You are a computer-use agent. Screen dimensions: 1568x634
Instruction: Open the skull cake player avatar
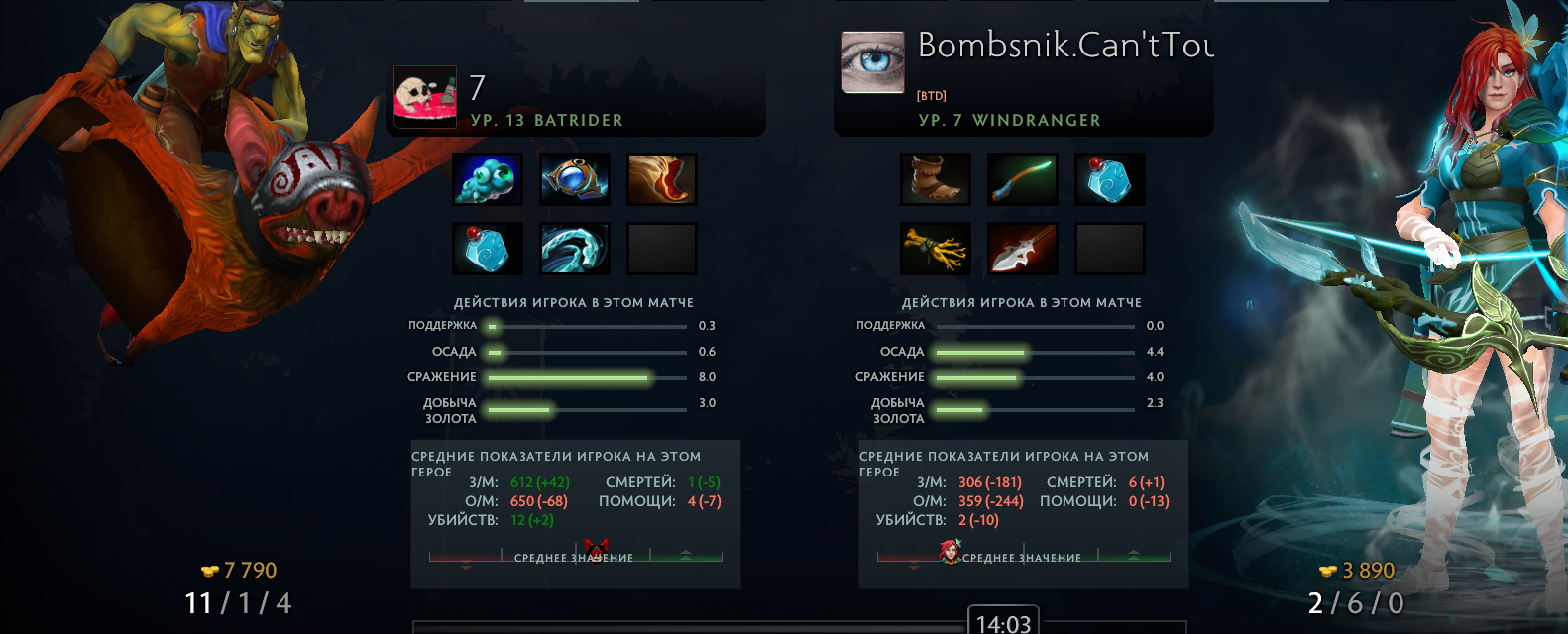click(x=425, y=97)
